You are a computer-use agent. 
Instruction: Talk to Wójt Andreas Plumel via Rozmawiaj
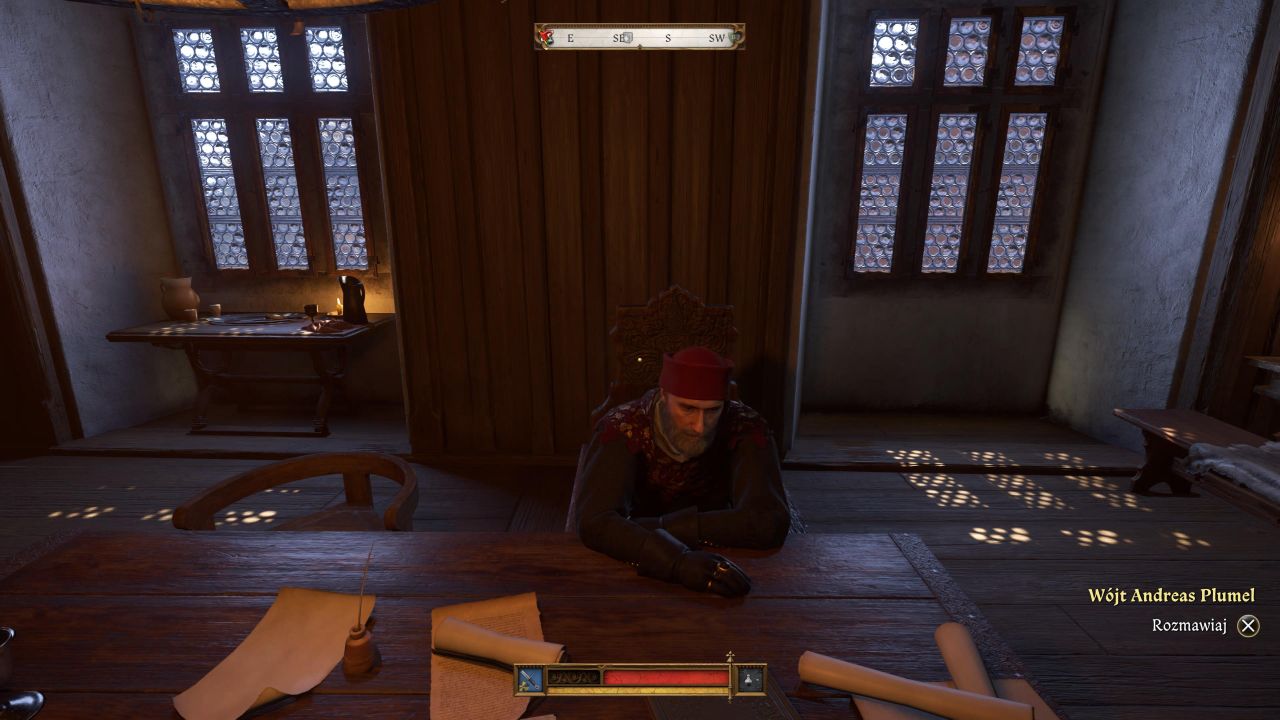click(x=1247, y=626)
